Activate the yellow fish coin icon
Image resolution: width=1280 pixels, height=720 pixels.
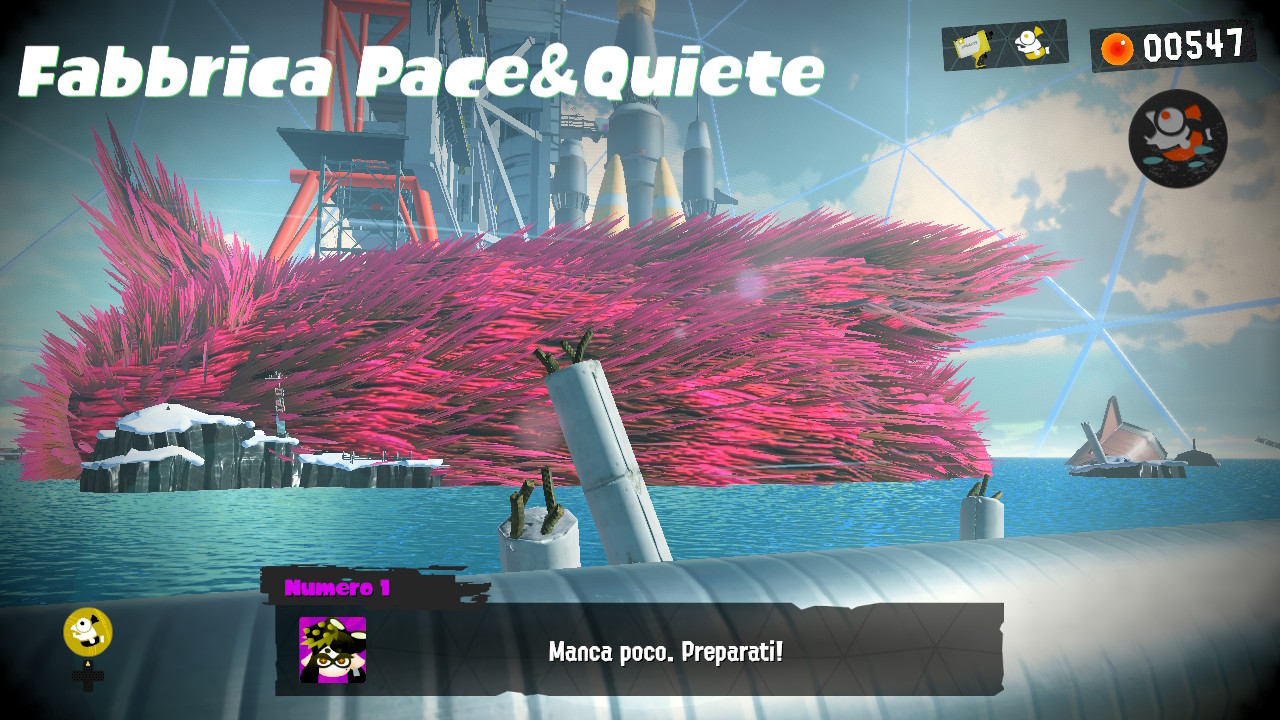click(x=88, y=632)
